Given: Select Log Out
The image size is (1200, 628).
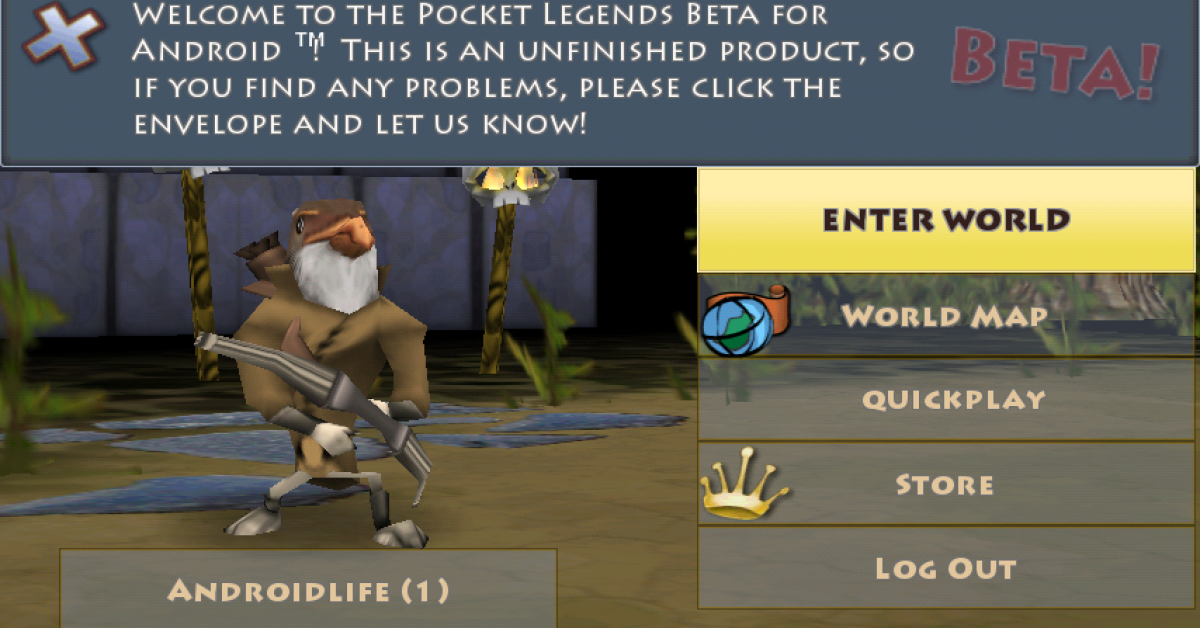Looking at the screenshot, I should coord(946,568).
